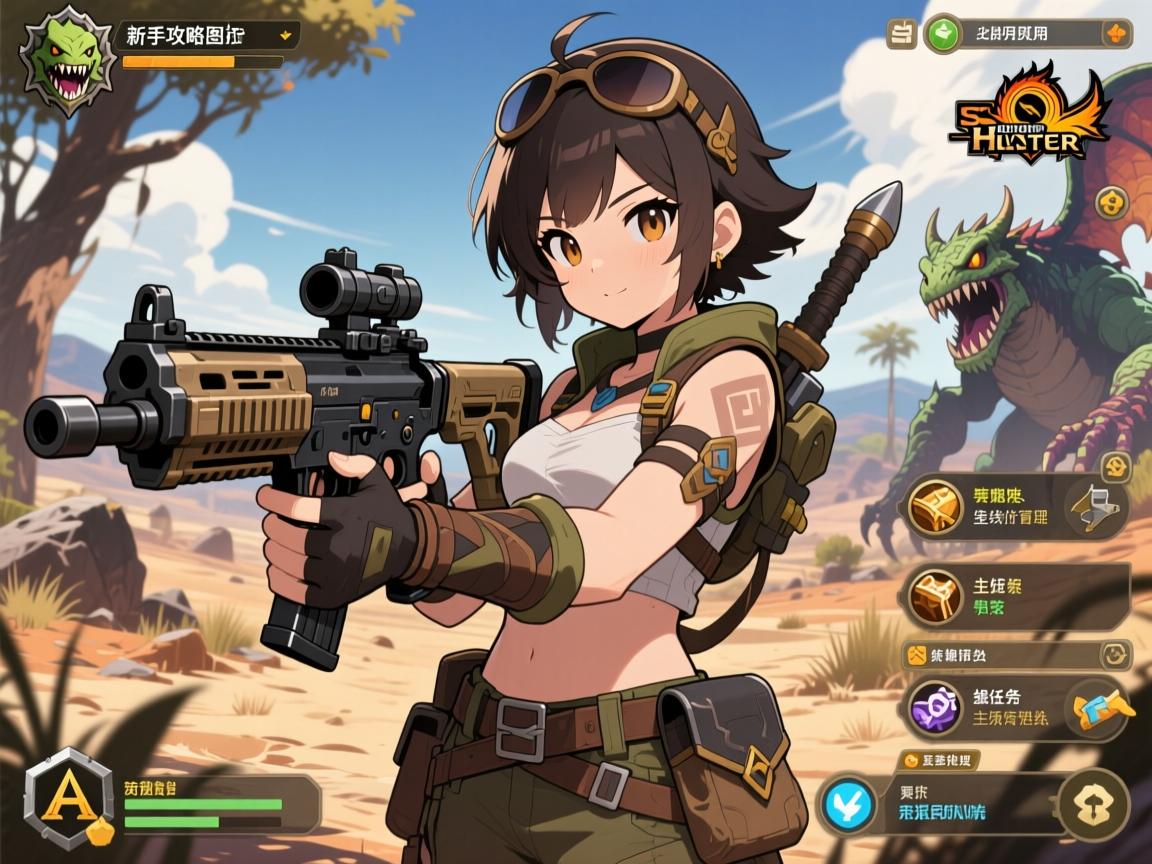Click the large round mushroom-shaped button
This screenshot has width=1152, height=864.
pyautogui.click(x=1093, y=804)
